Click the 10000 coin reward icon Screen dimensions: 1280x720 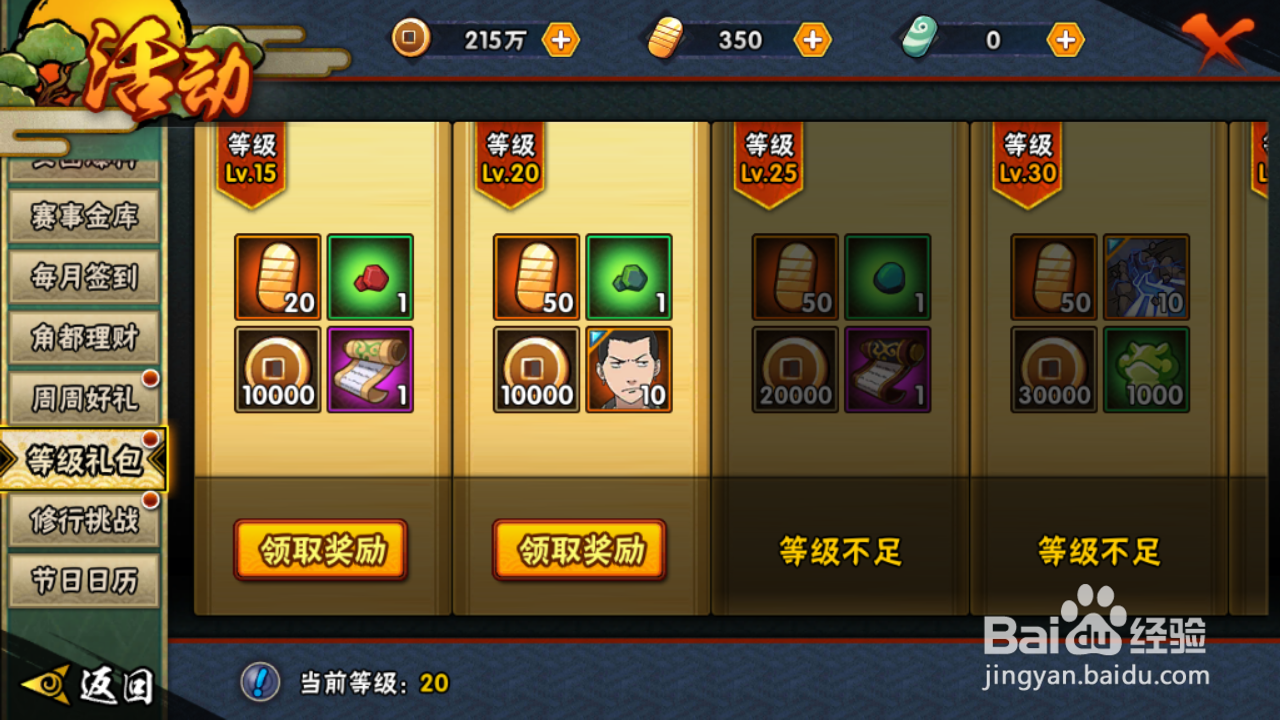coord(277,369)
